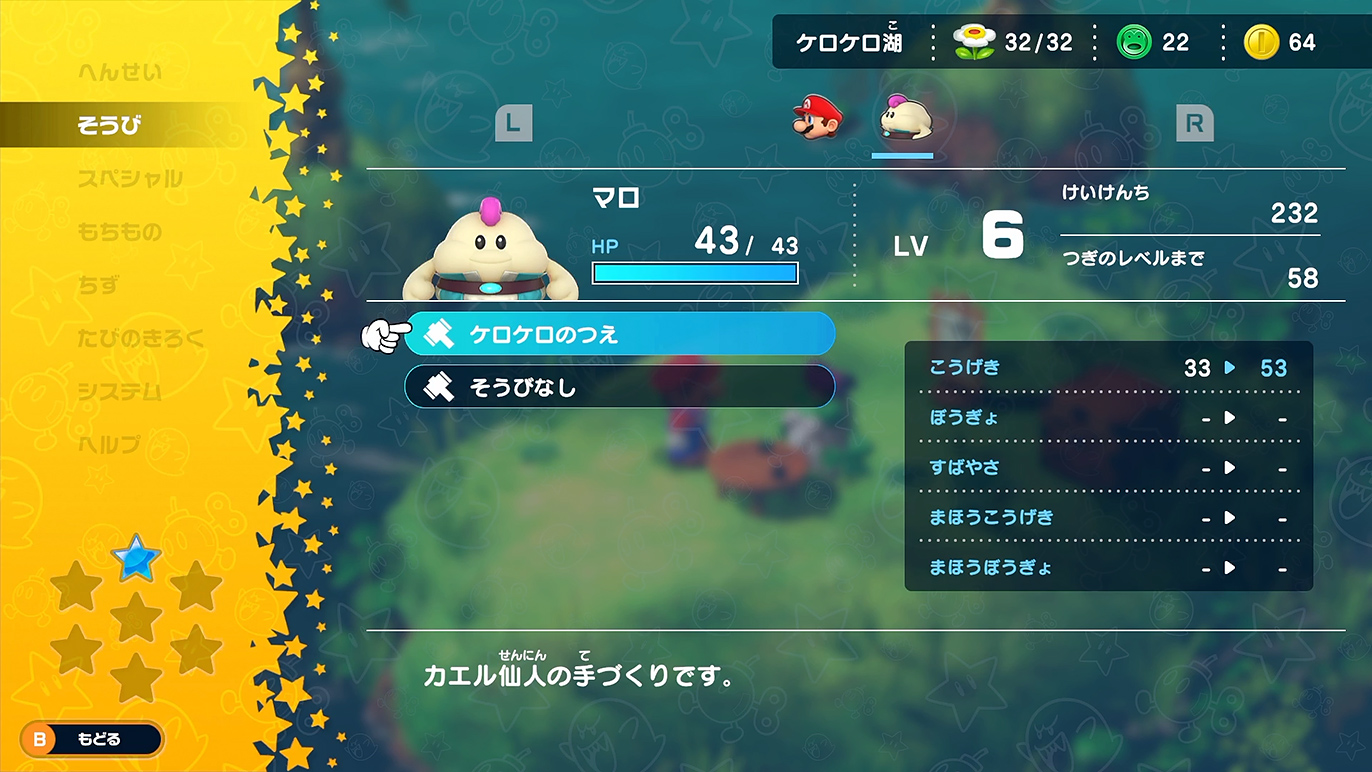
Task: Click Mallow's HP bar
Action: [695, 272]
